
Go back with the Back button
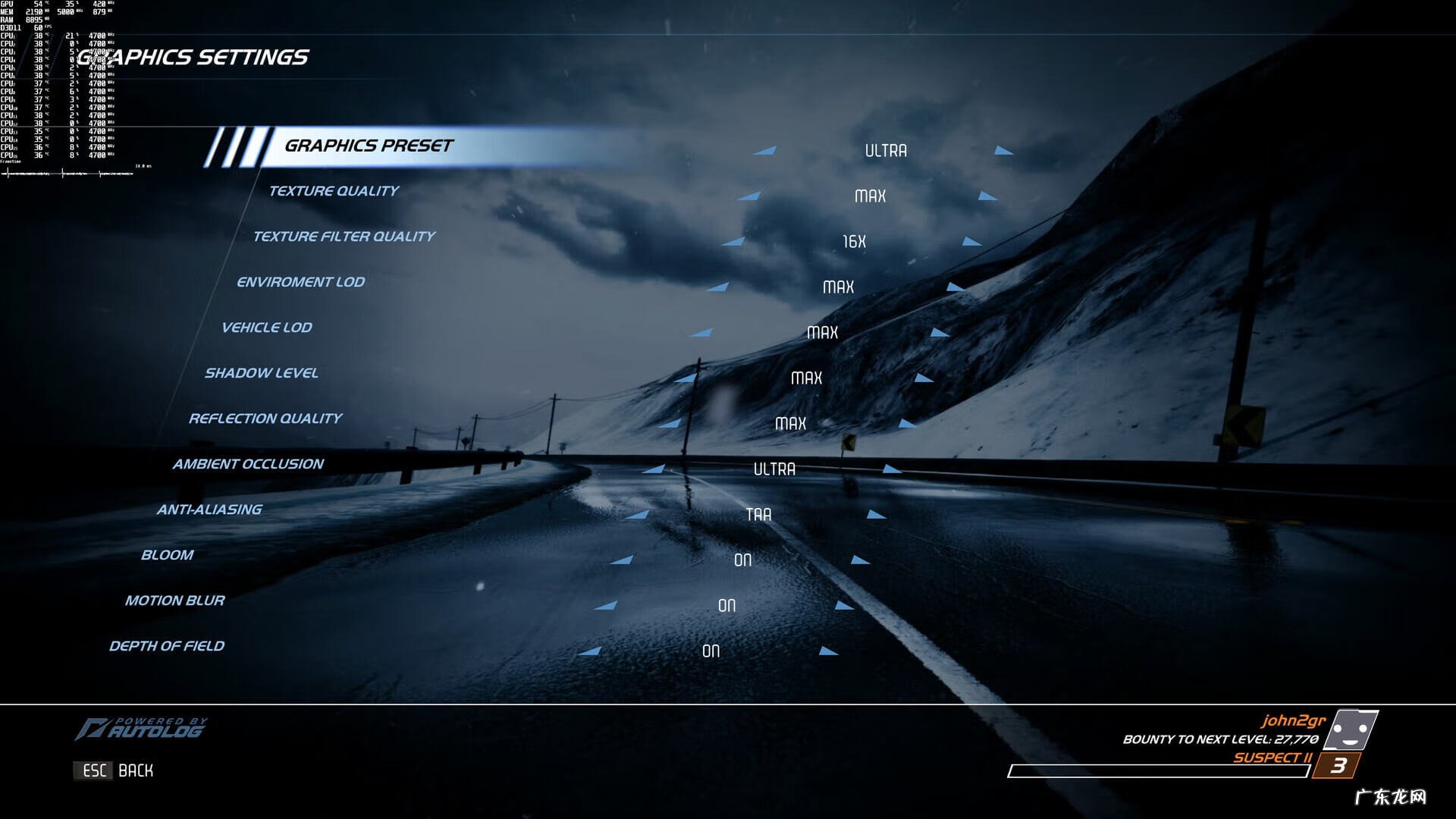114,770
